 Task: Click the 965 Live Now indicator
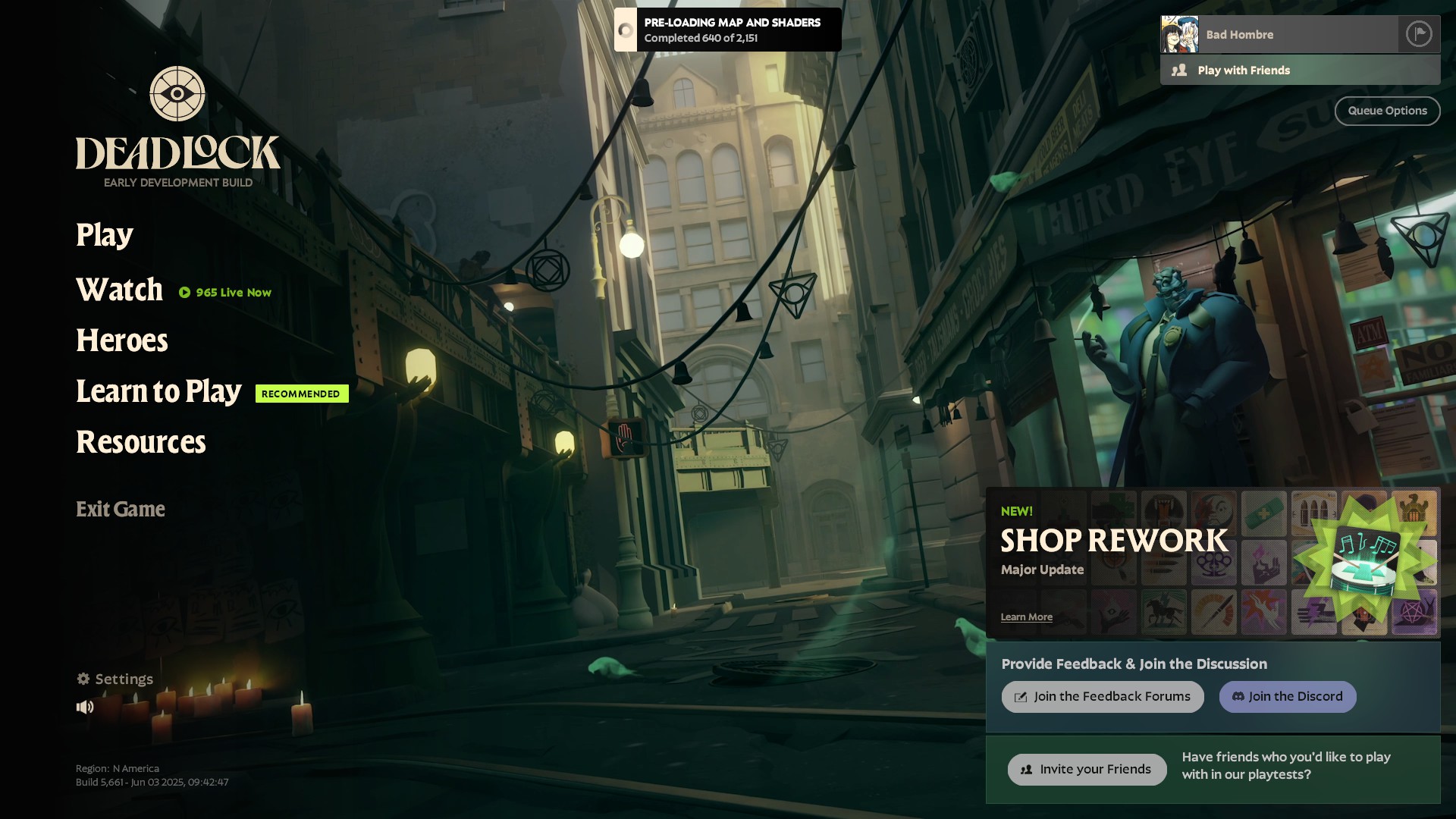225,293
